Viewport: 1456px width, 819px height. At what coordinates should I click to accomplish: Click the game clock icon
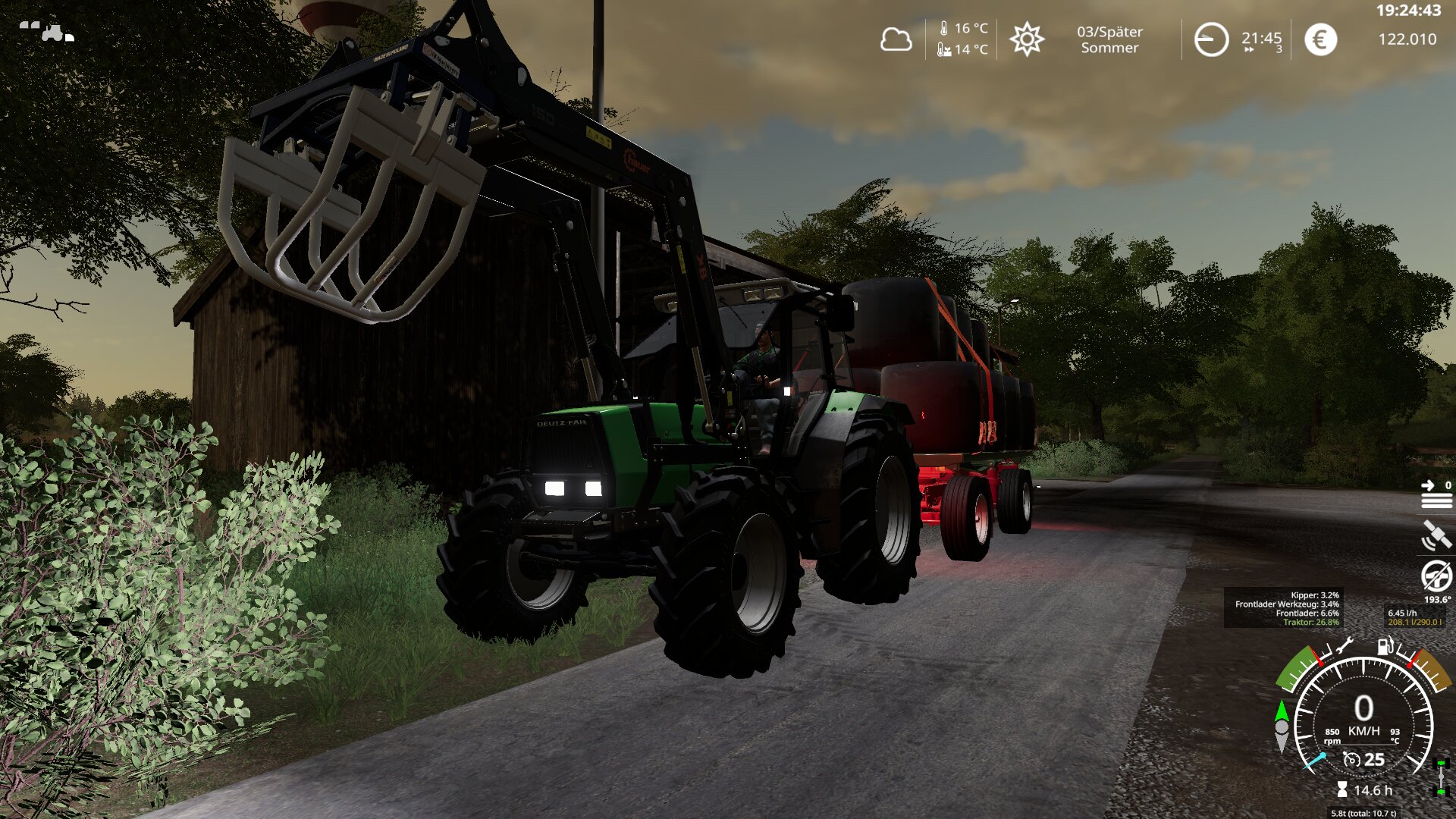click(x=1211, y=39)
